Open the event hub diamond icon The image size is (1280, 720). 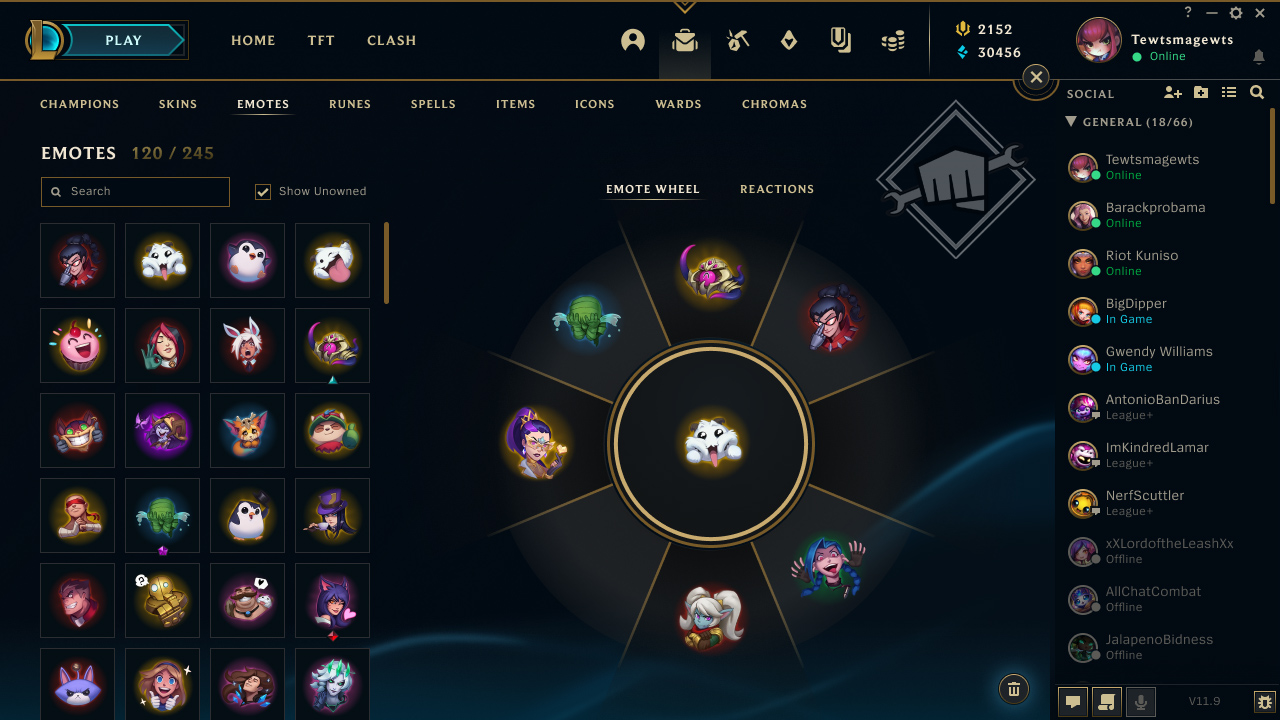[x=789, y=40]
